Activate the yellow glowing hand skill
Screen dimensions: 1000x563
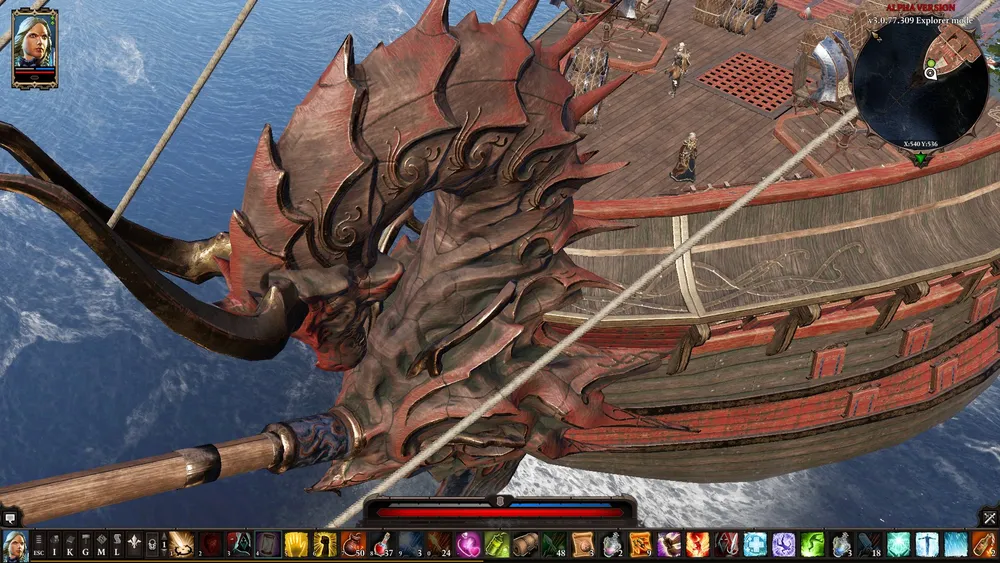296,545
